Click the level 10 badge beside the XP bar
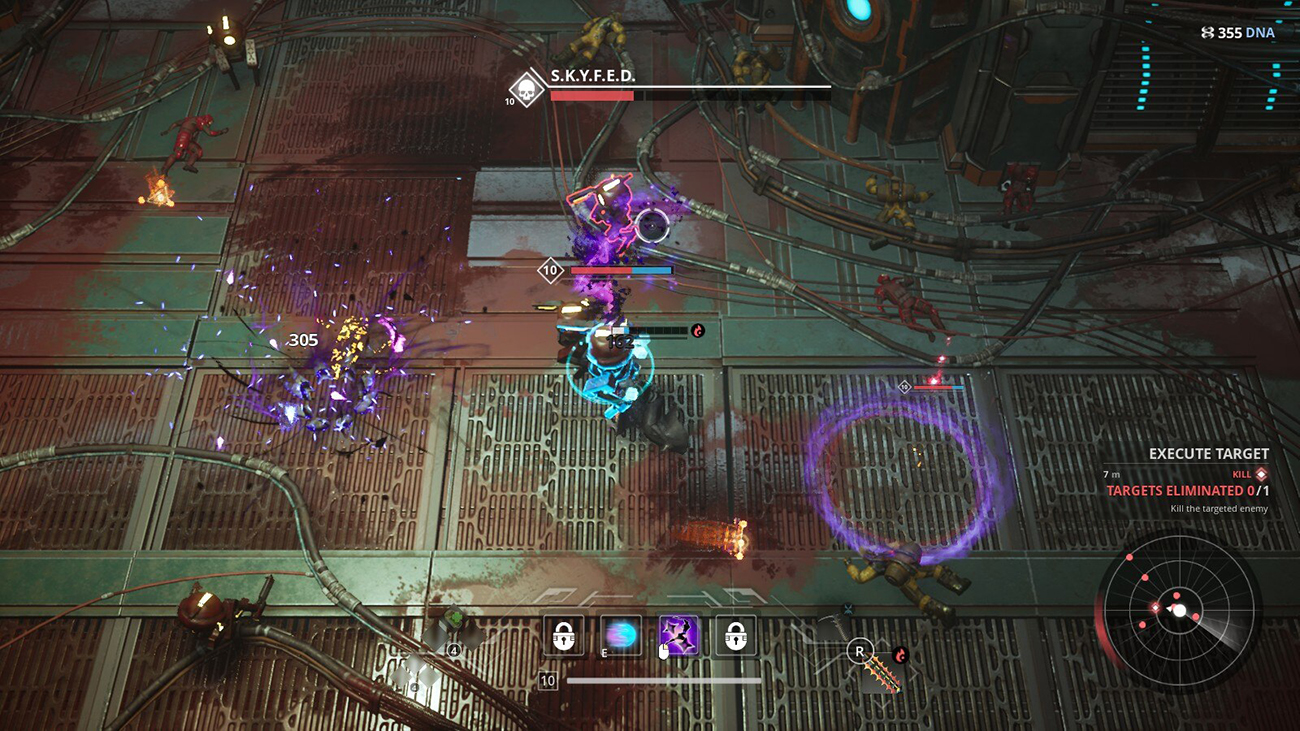The height and width of the screenshot is (731, 1300). pyautogui.click(x=547, y=681)
